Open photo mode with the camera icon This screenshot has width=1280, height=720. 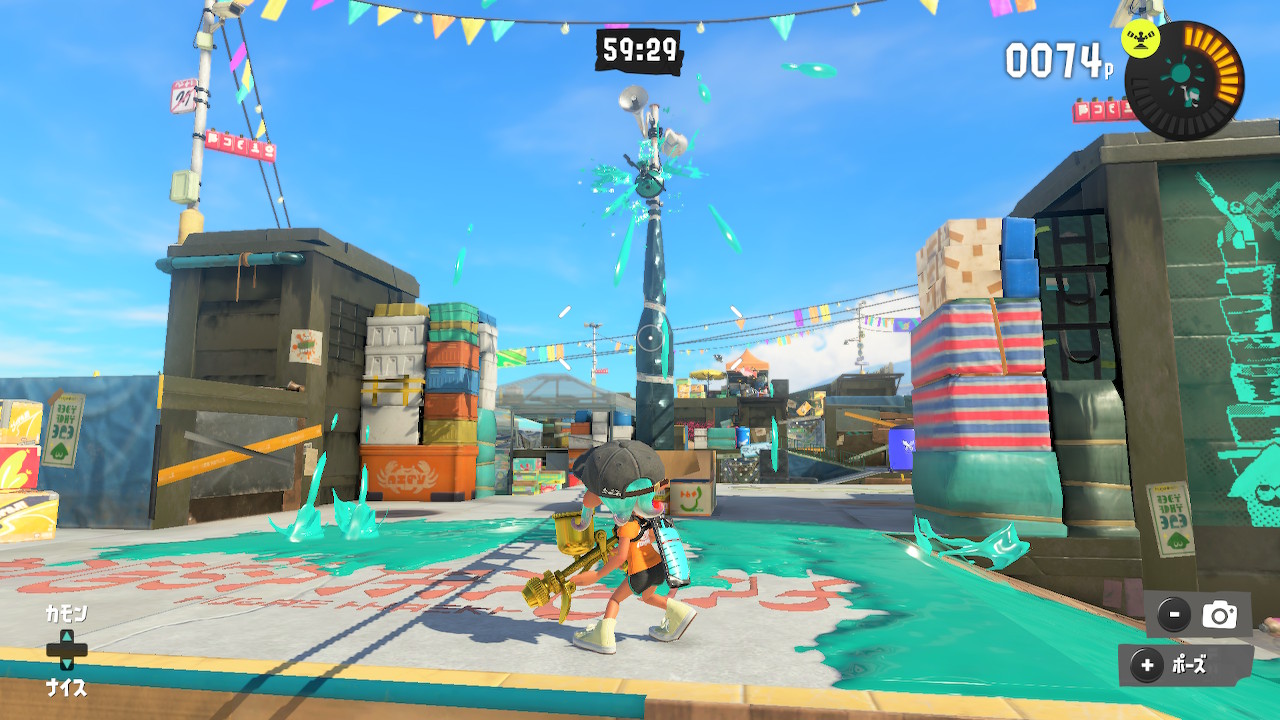1219,616
